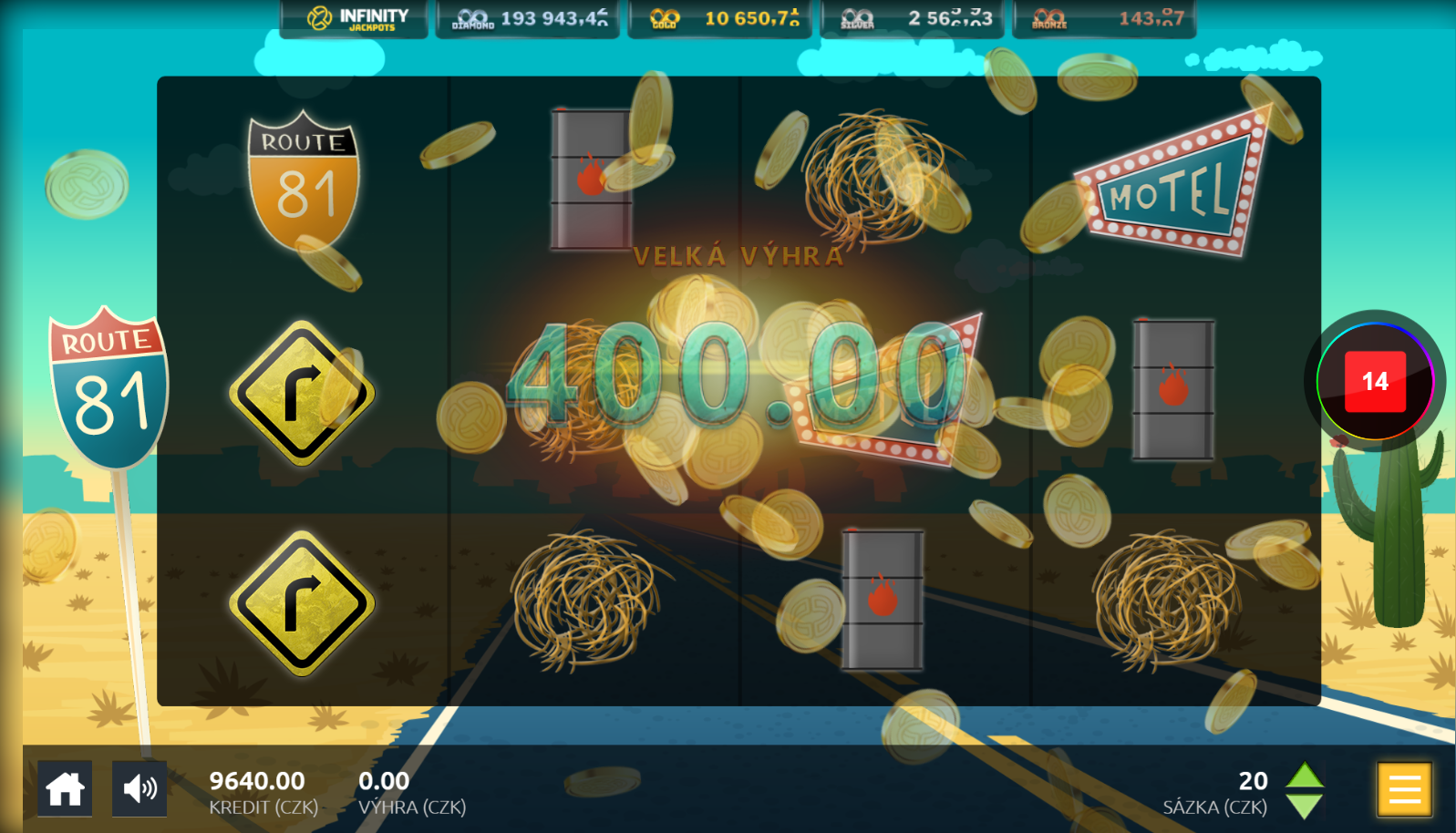Increase the bet with the green up arrow
This screenshot has width=1456, height=833.
coord(1305,776)
